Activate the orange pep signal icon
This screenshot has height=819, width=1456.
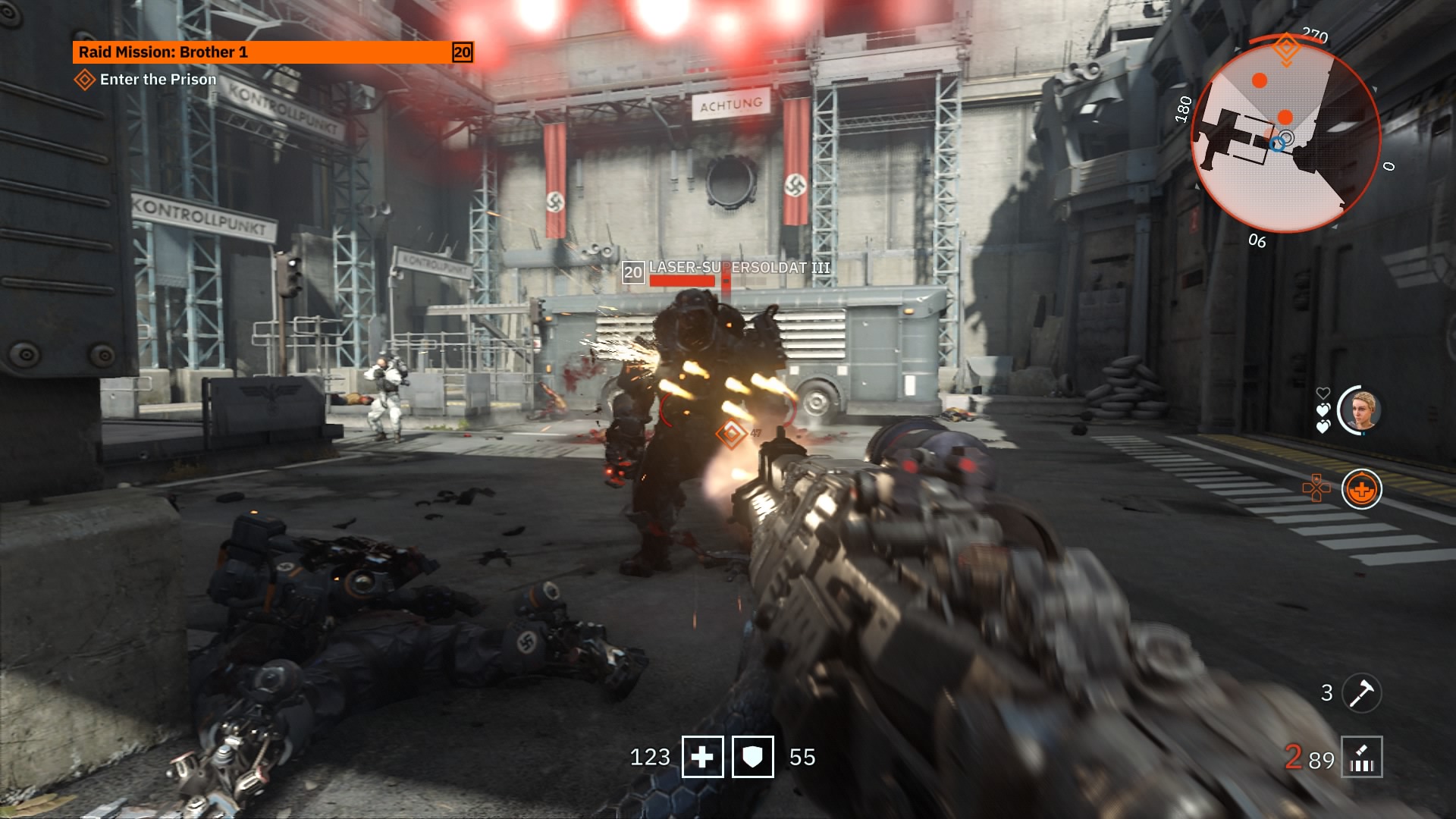[1361, 489]
